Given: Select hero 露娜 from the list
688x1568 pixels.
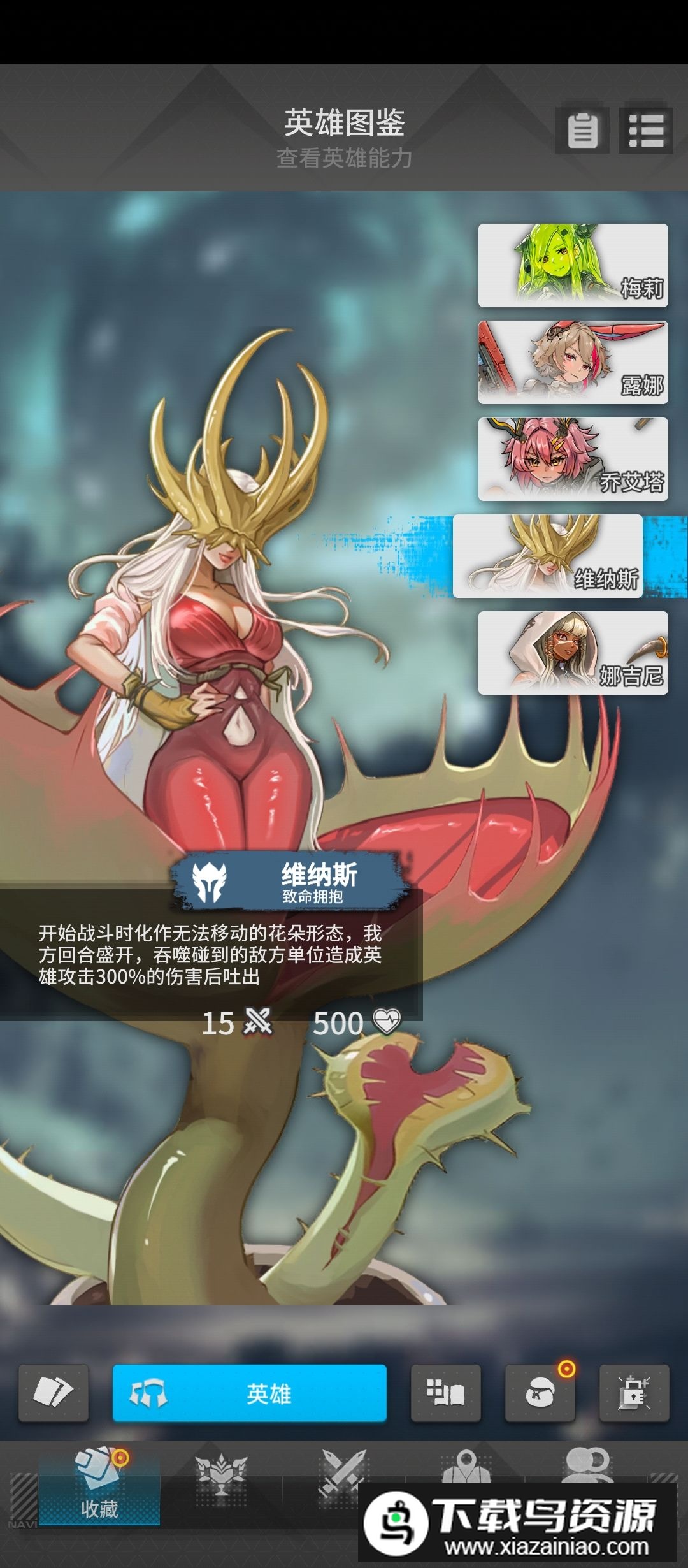Looking at the screenshot, I should 573,362.
